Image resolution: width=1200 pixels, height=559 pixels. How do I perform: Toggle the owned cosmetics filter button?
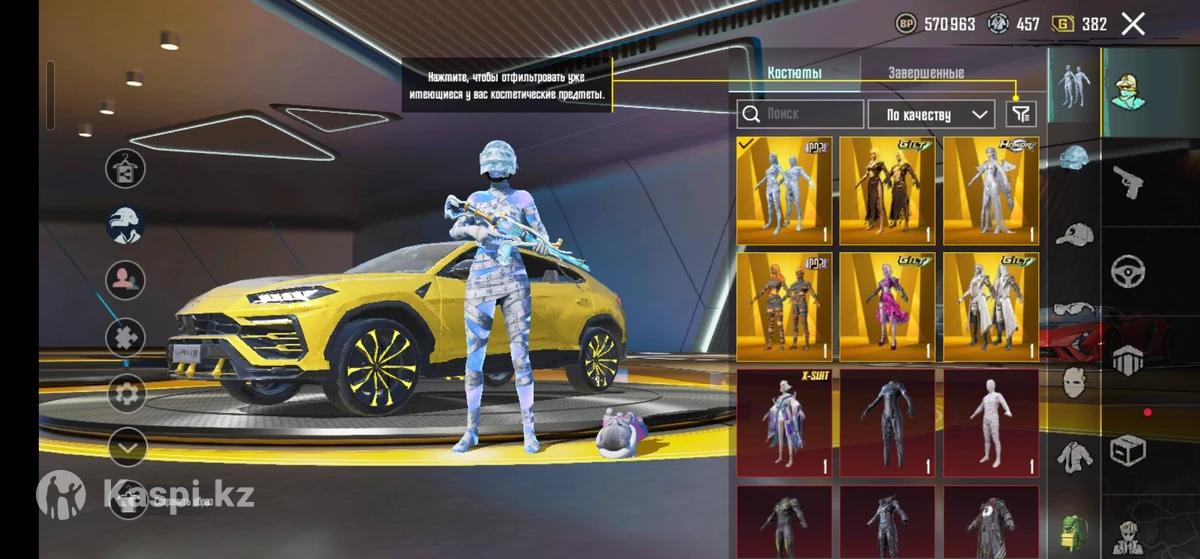[1021, 114]
